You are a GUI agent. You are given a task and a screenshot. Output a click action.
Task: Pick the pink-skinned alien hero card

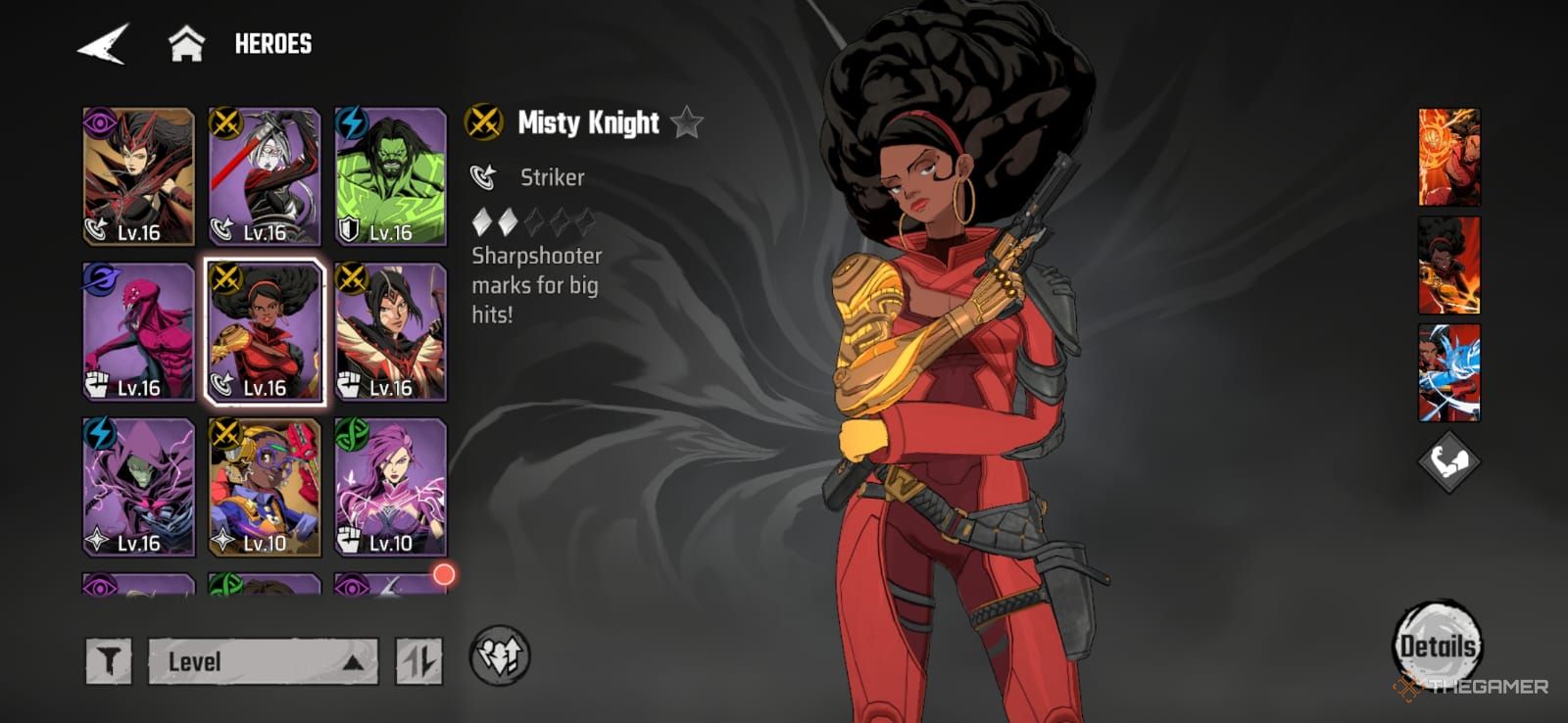click(x=138, y=331)
